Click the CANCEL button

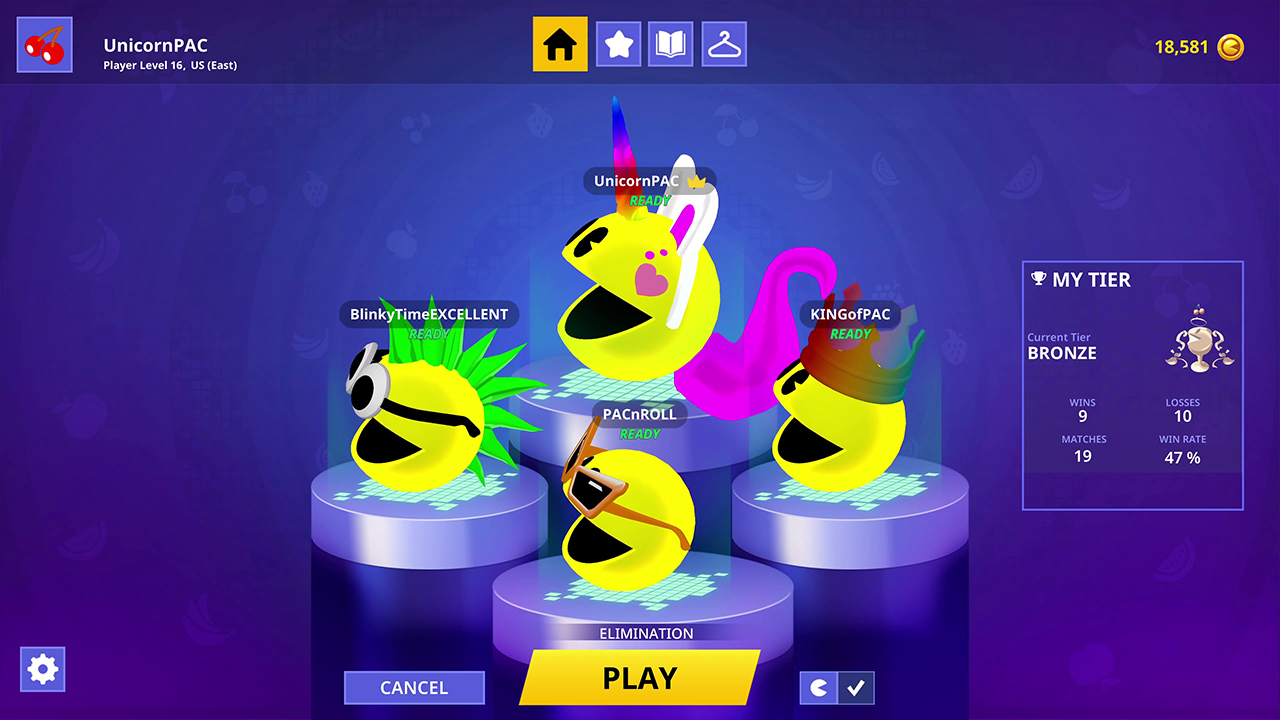coord(414,687)
